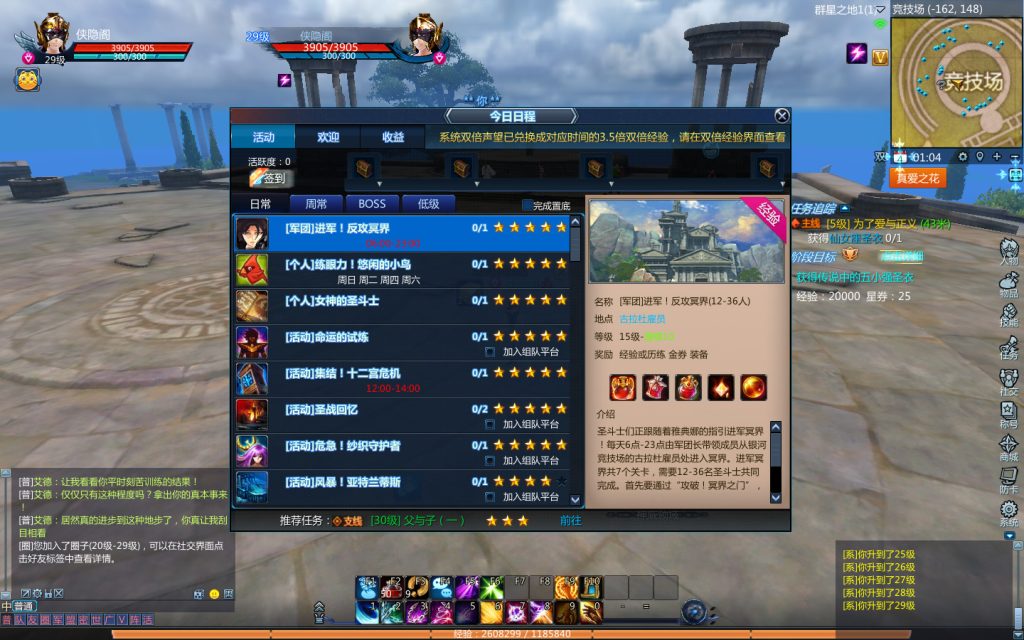This screenshot has width=1024, height=640.
Task: Click the 竞技场 minimap
Action: point(955,82)
